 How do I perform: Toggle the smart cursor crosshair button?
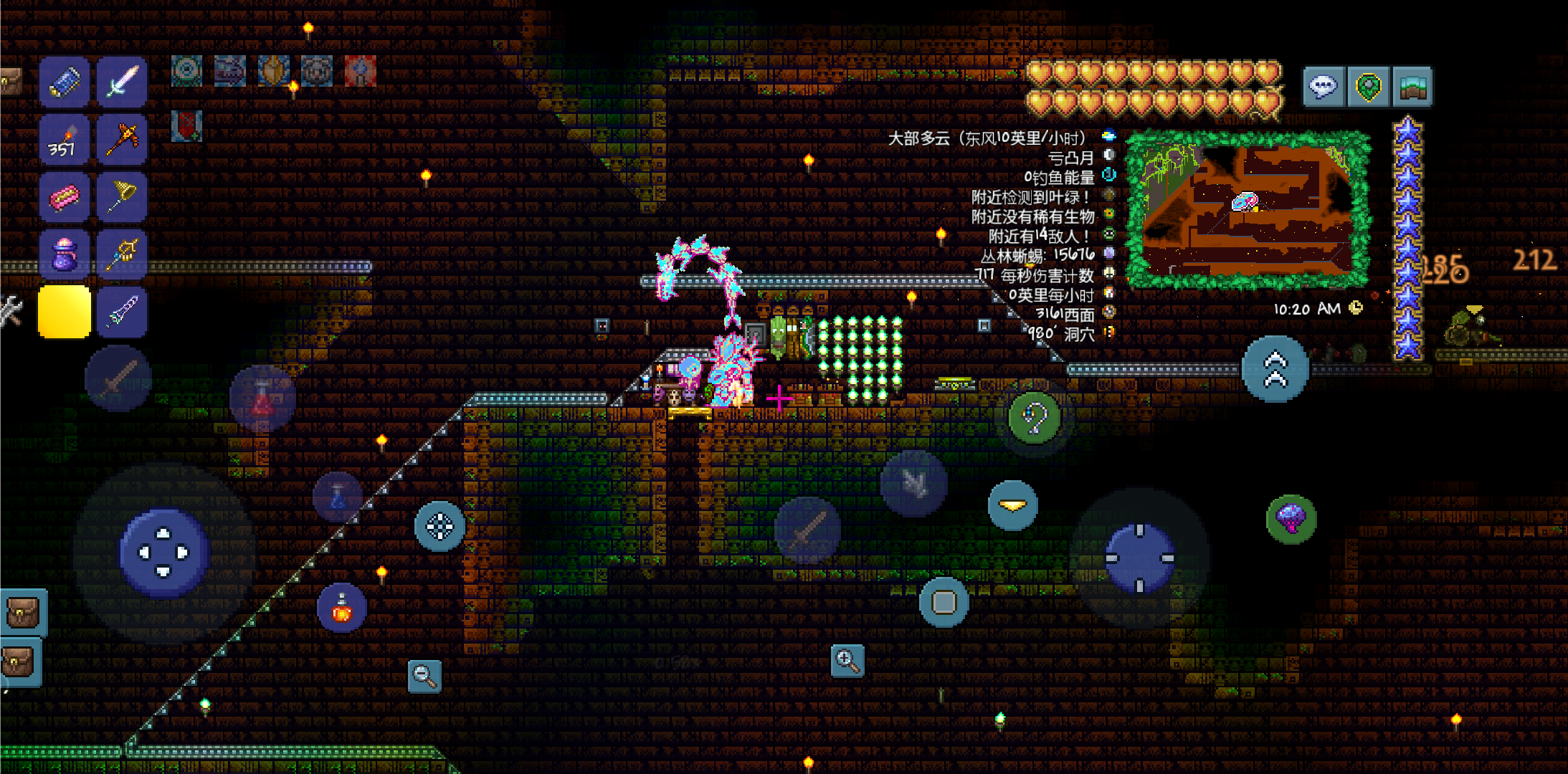(x=439, y=526)
